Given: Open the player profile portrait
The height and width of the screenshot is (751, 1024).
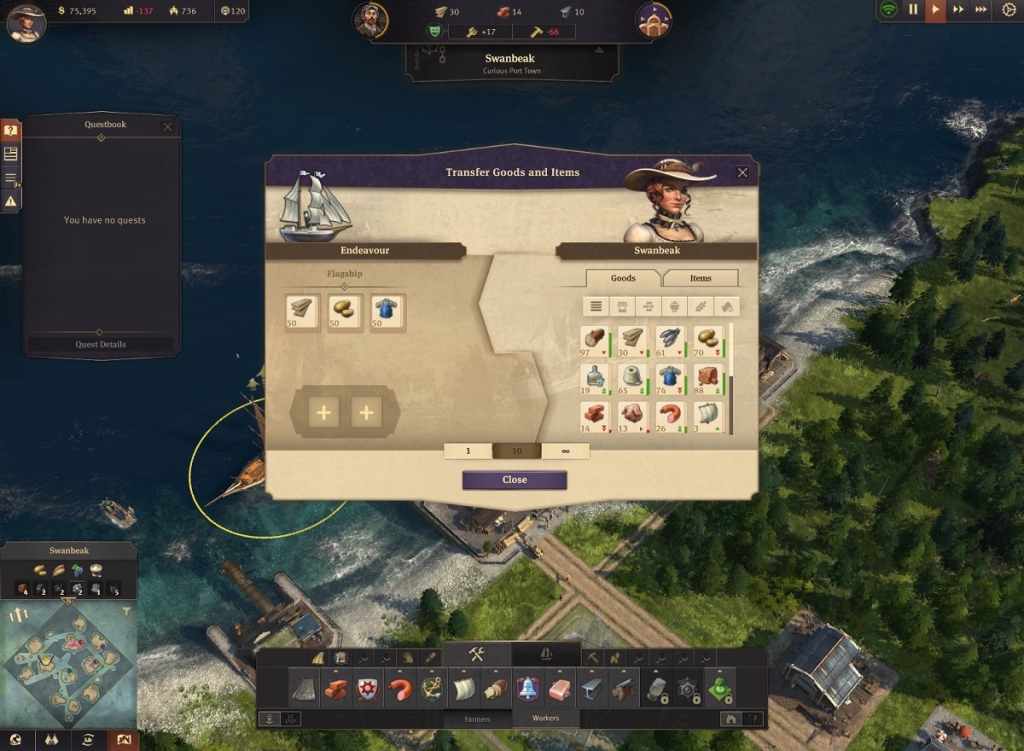Looking at the screenshot, I should 26,22.
